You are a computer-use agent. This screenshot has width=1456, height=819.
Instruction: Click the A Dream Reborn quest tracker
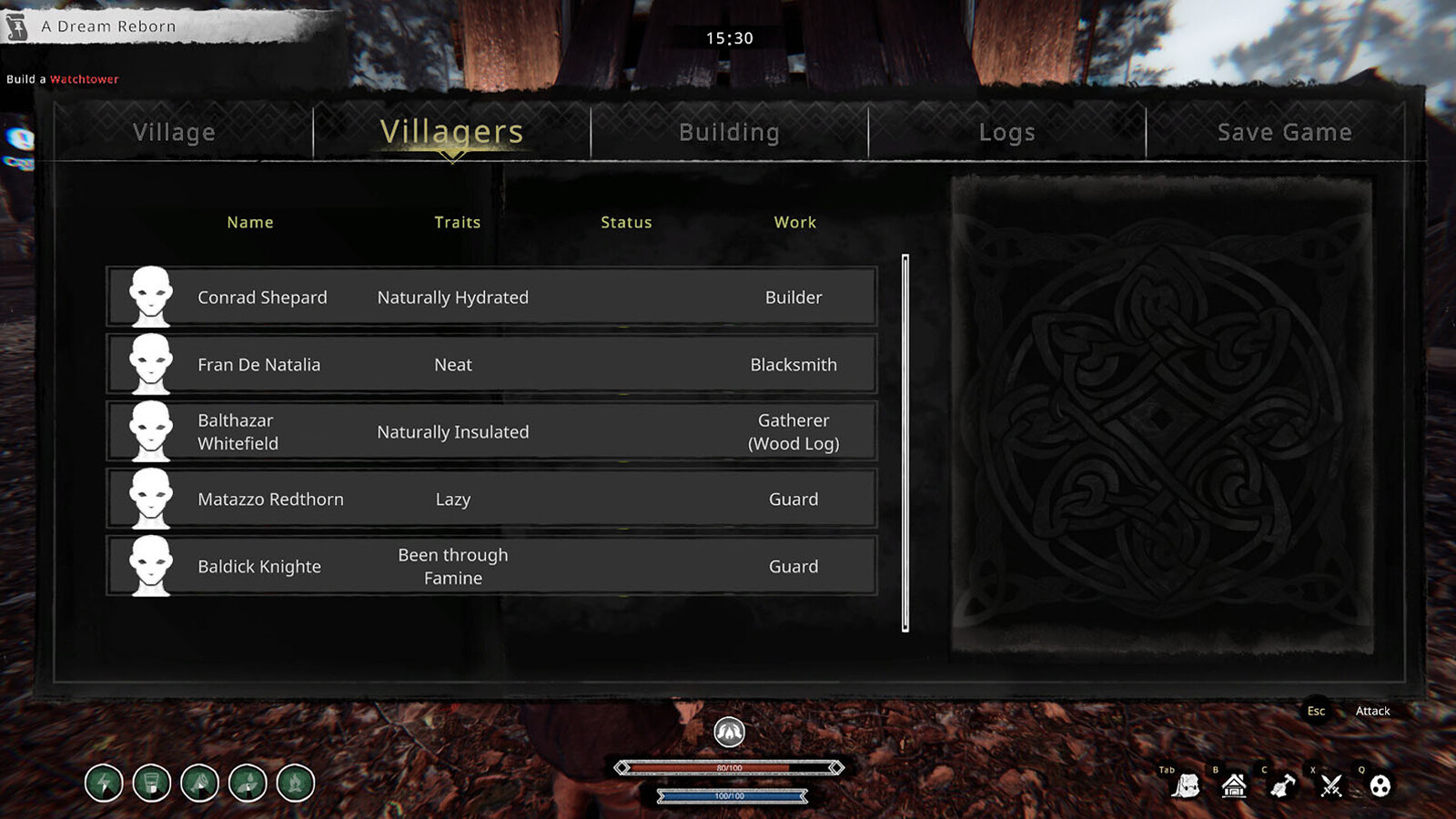tap(108, 27)
